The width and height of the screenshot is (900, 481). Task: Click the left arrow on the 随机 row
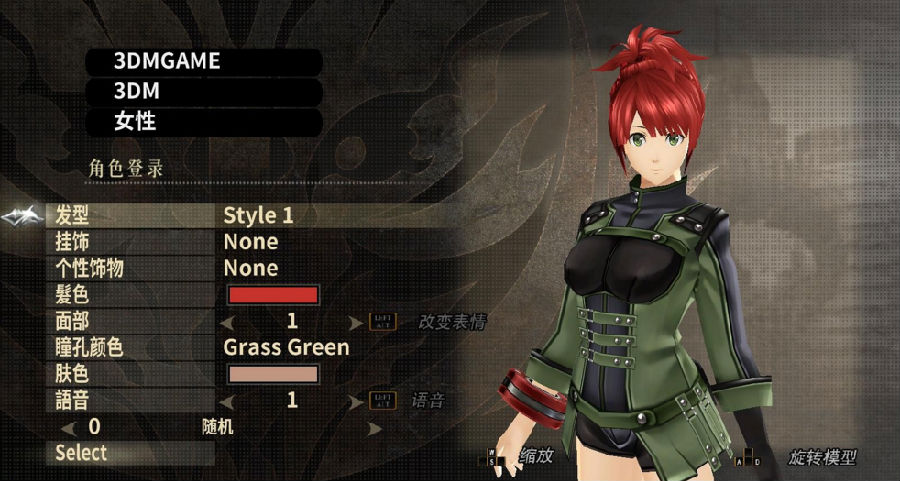point(68,428)
